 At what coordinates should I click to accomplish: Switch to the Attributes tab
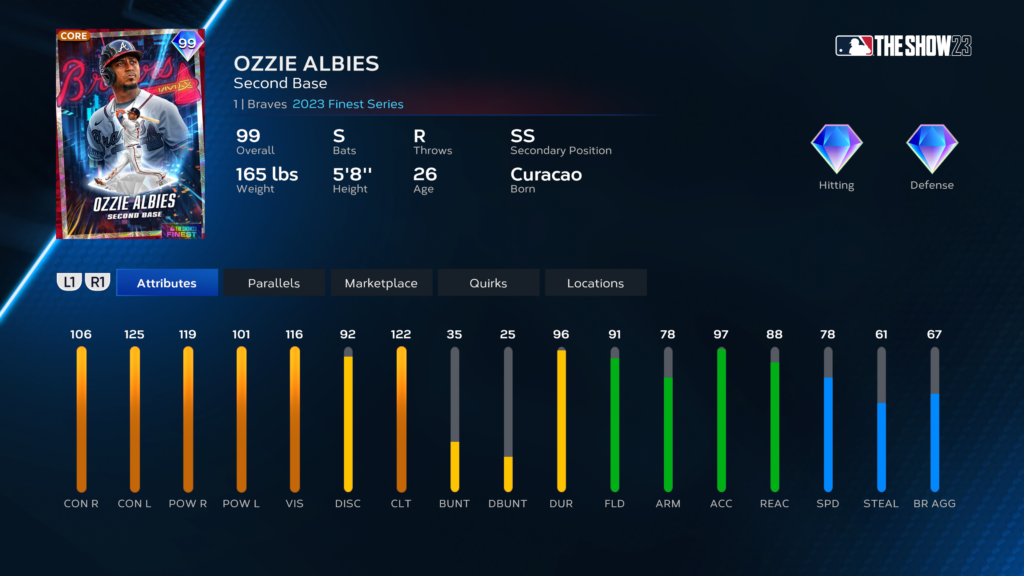click(166, 283)
